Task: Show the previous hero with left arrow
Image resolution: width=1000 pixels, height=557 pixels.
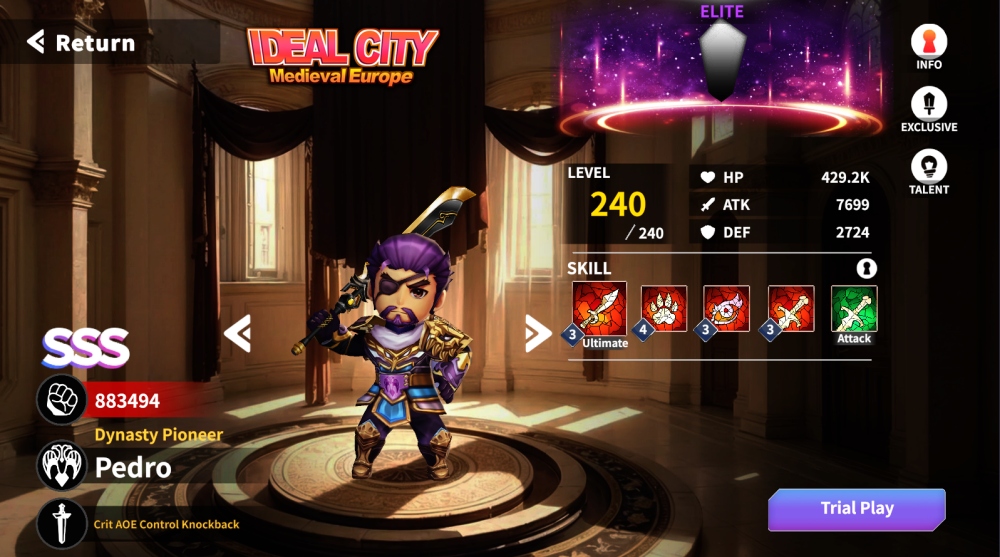Action: 237,333
